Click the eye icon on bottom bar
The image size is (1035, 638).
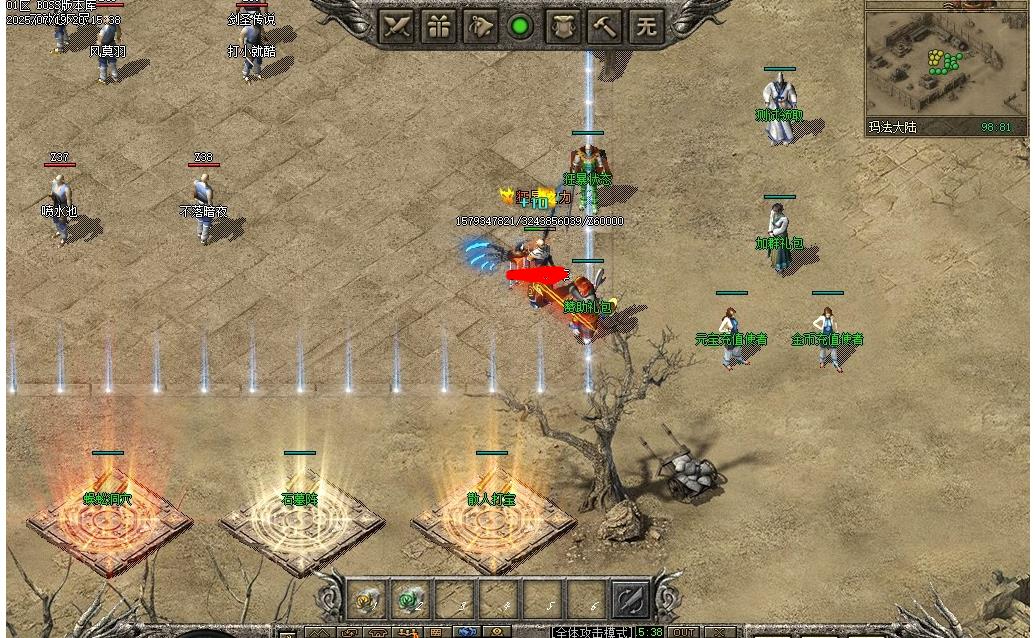(x=497, y=633)
